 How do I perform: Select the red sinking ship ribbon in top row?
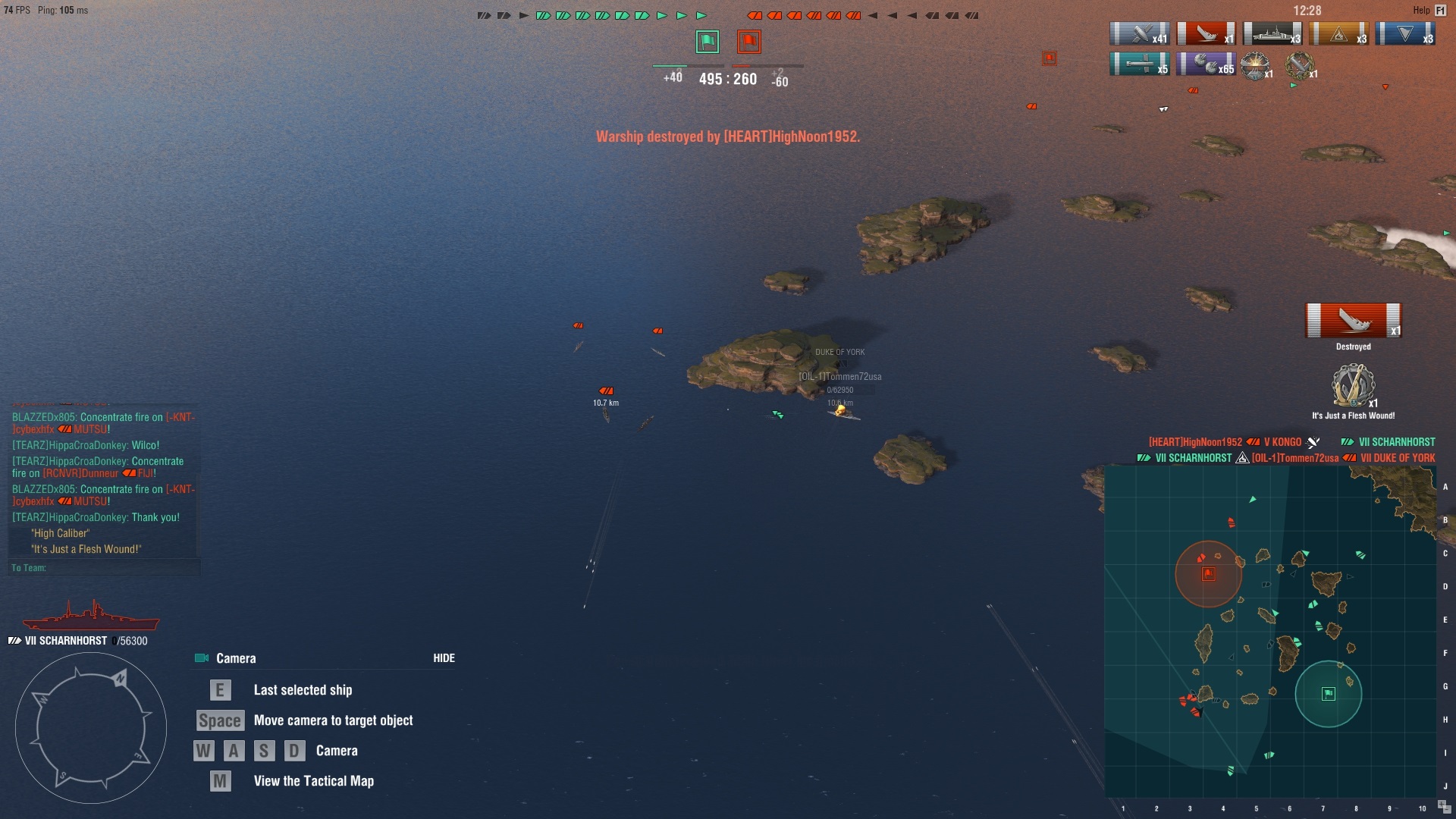1206,34
